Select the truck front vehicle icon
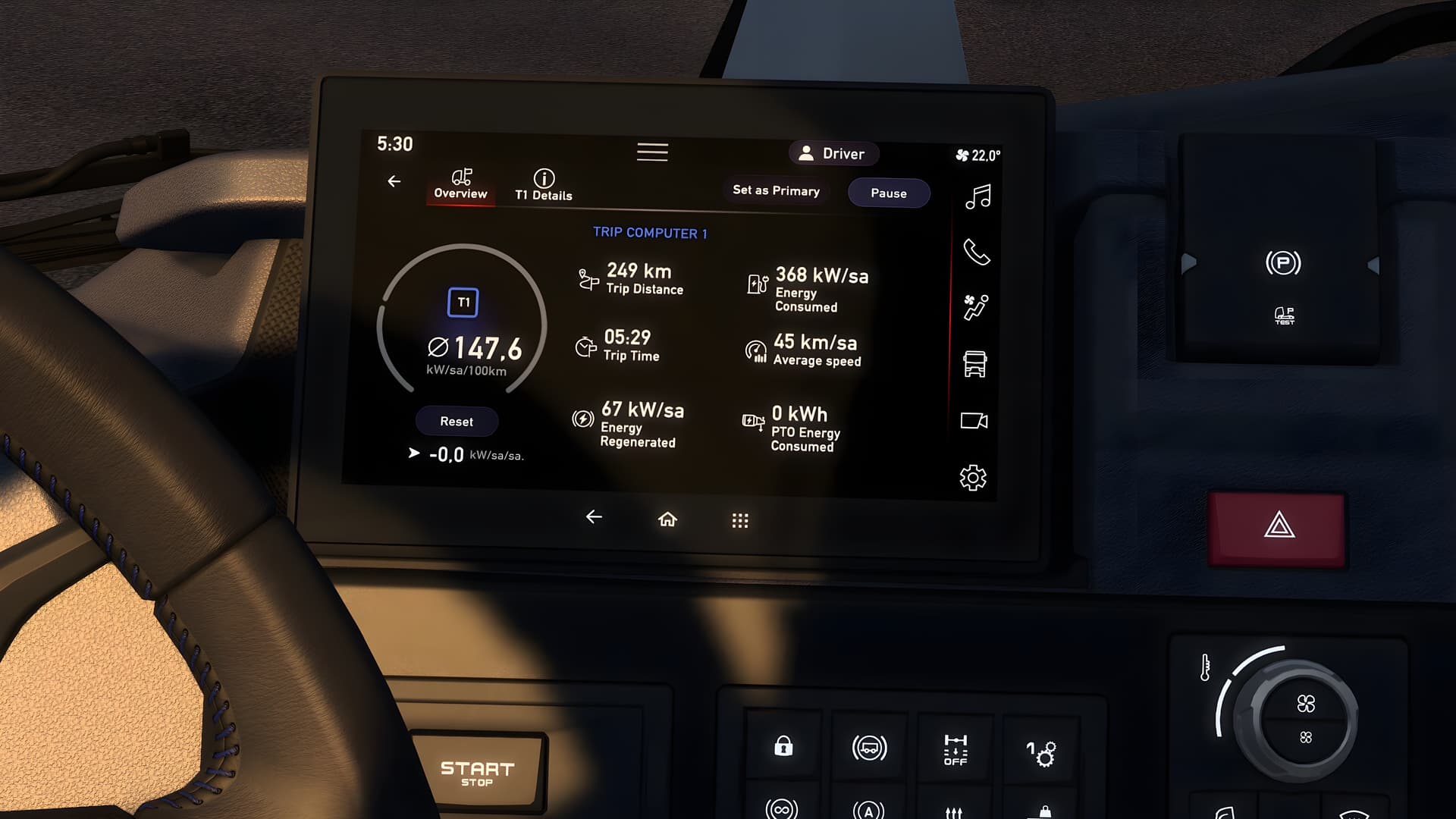This screenshot has width=1456, height=819. pyautogui.click(x=974, y=364)
